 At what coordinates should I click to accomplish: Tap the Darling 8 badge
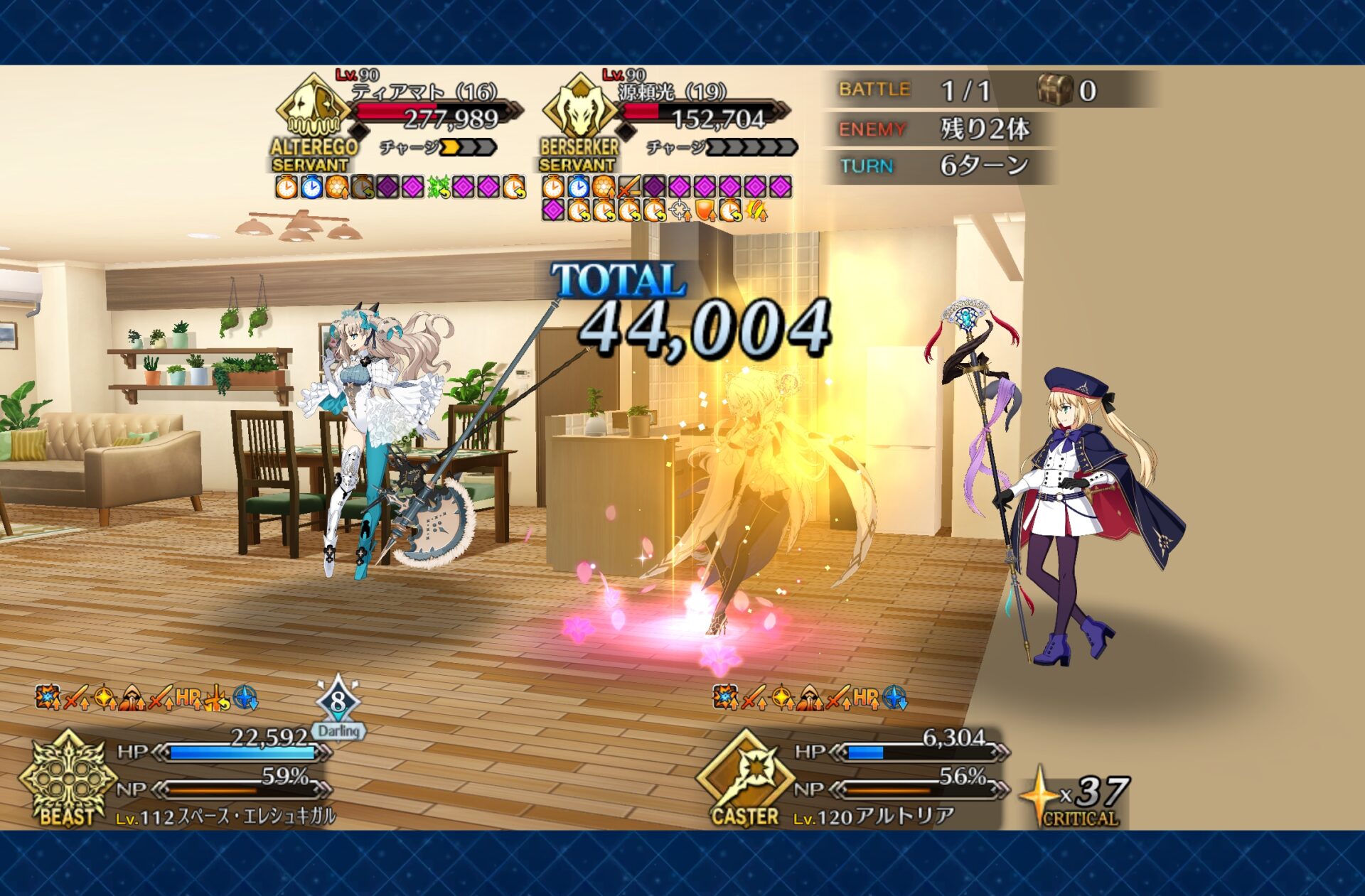338,708
